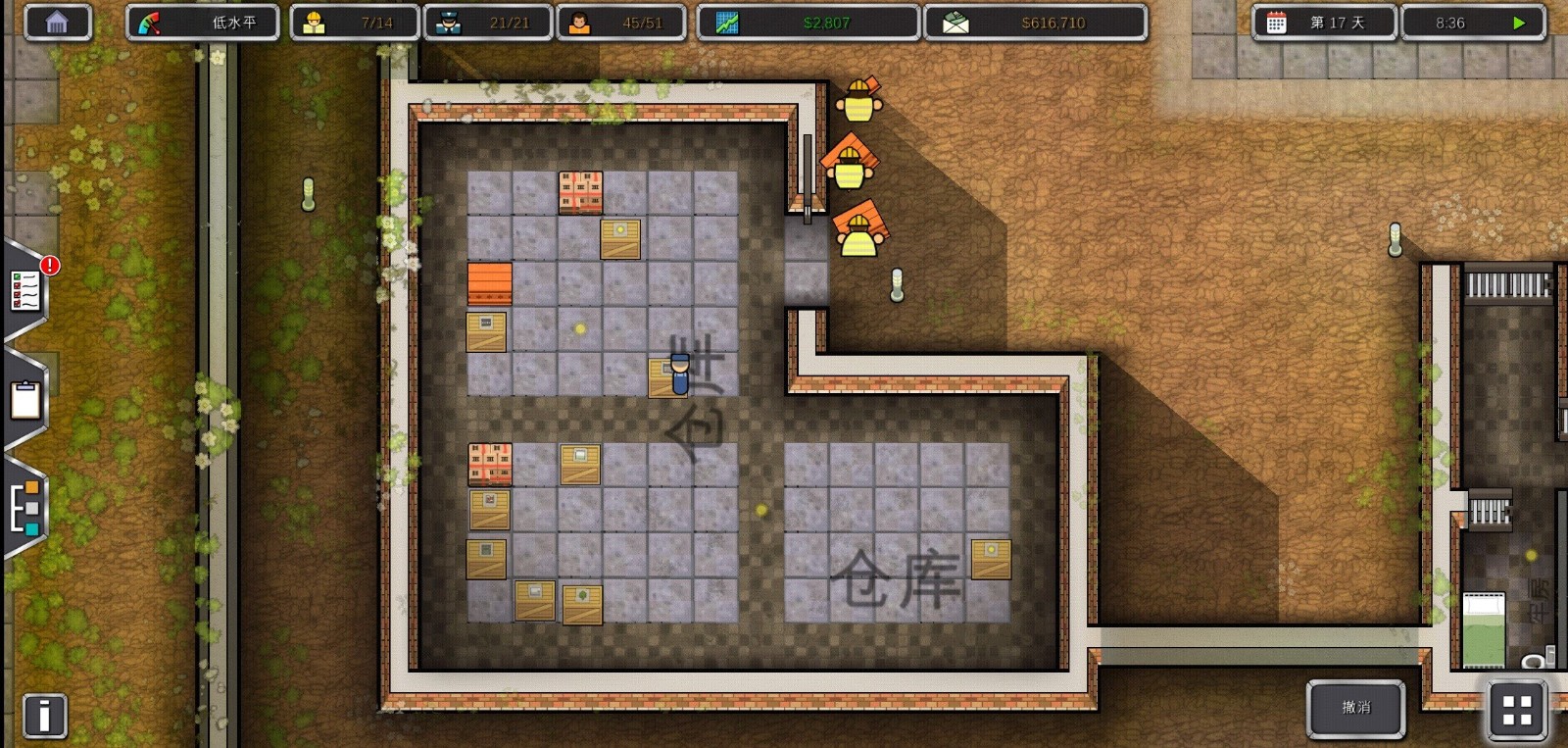Open the calendar showing 第 17 天
Viewport: 1568px width, 748px height.
click(1325, 21)
